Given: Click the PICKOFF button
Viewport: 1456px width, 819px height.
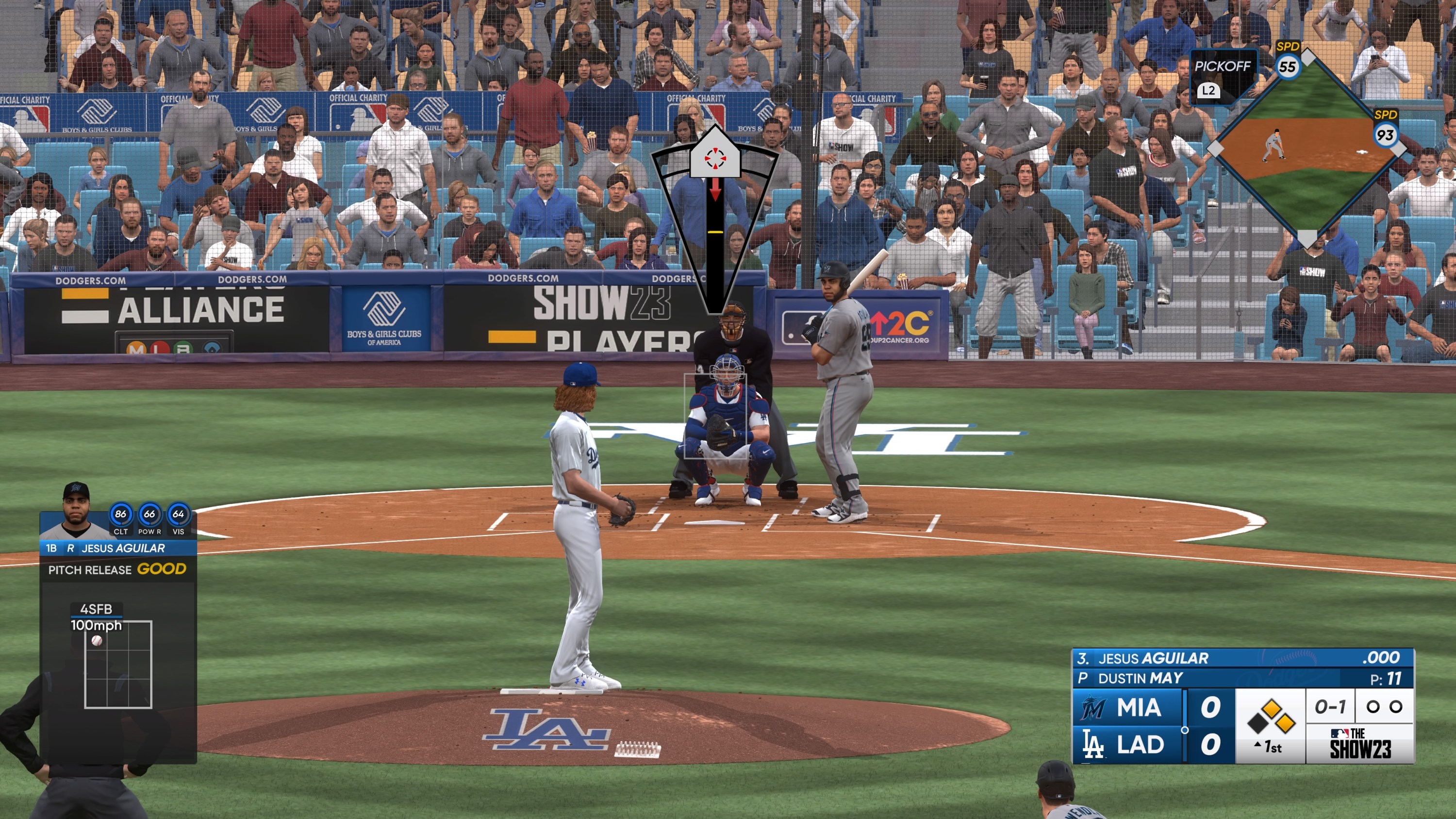Looking at the screenshot, I should [1224, 67].
